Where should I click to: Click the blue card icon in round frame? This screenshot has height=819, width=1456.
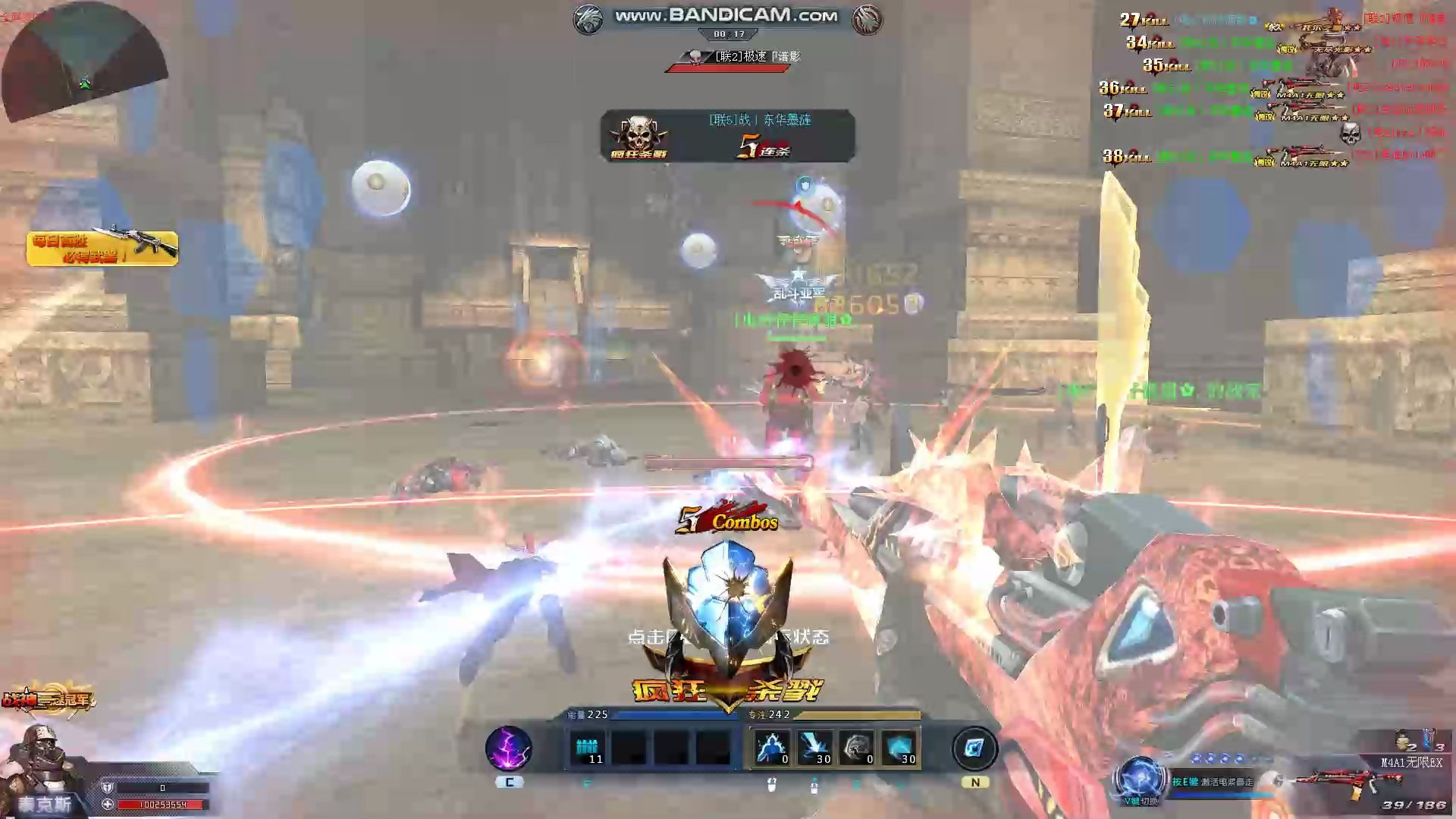click(x=974, y=748)
